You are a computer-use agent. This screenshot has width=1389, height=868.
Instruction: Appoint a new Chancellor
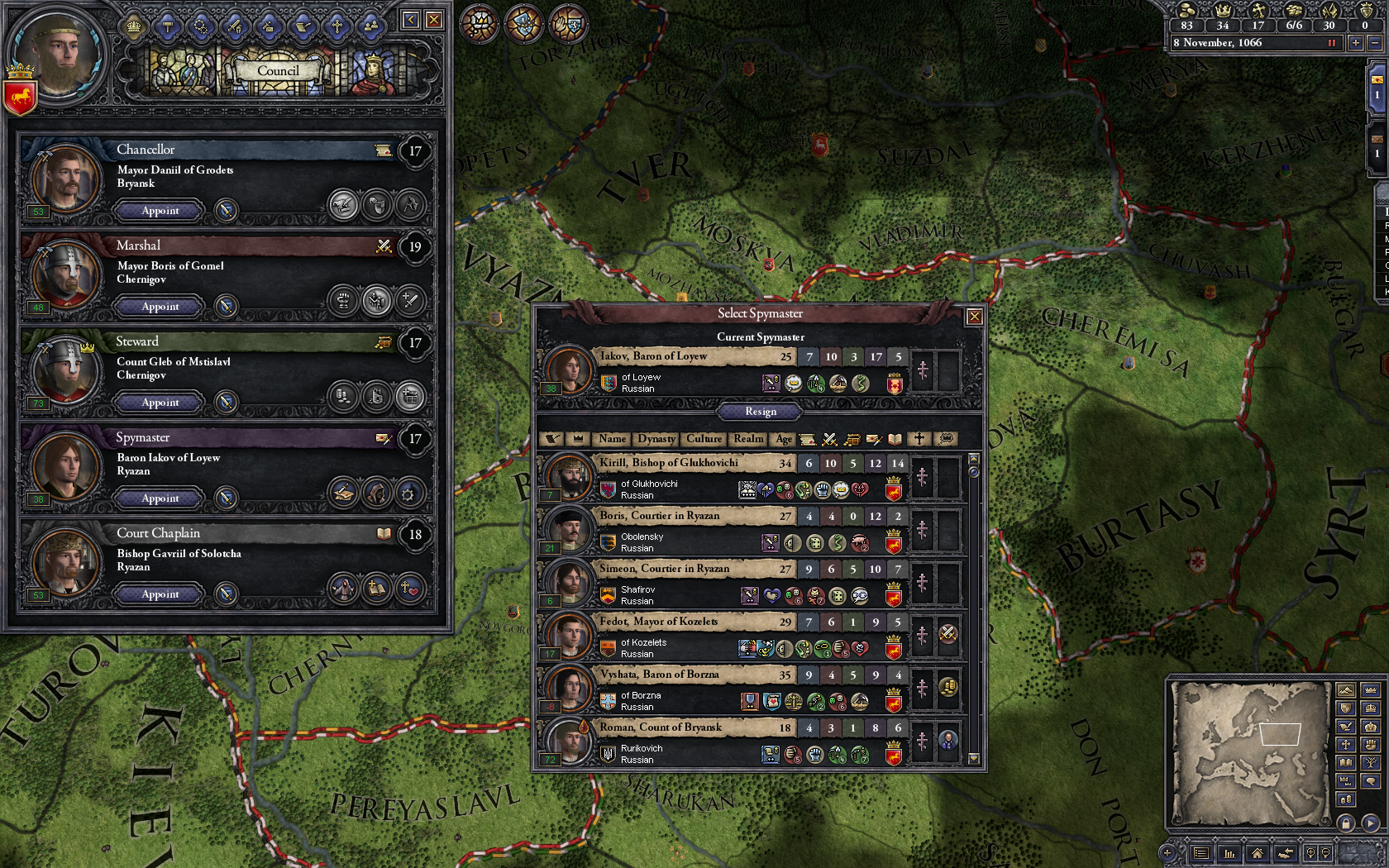pos(160,211)
